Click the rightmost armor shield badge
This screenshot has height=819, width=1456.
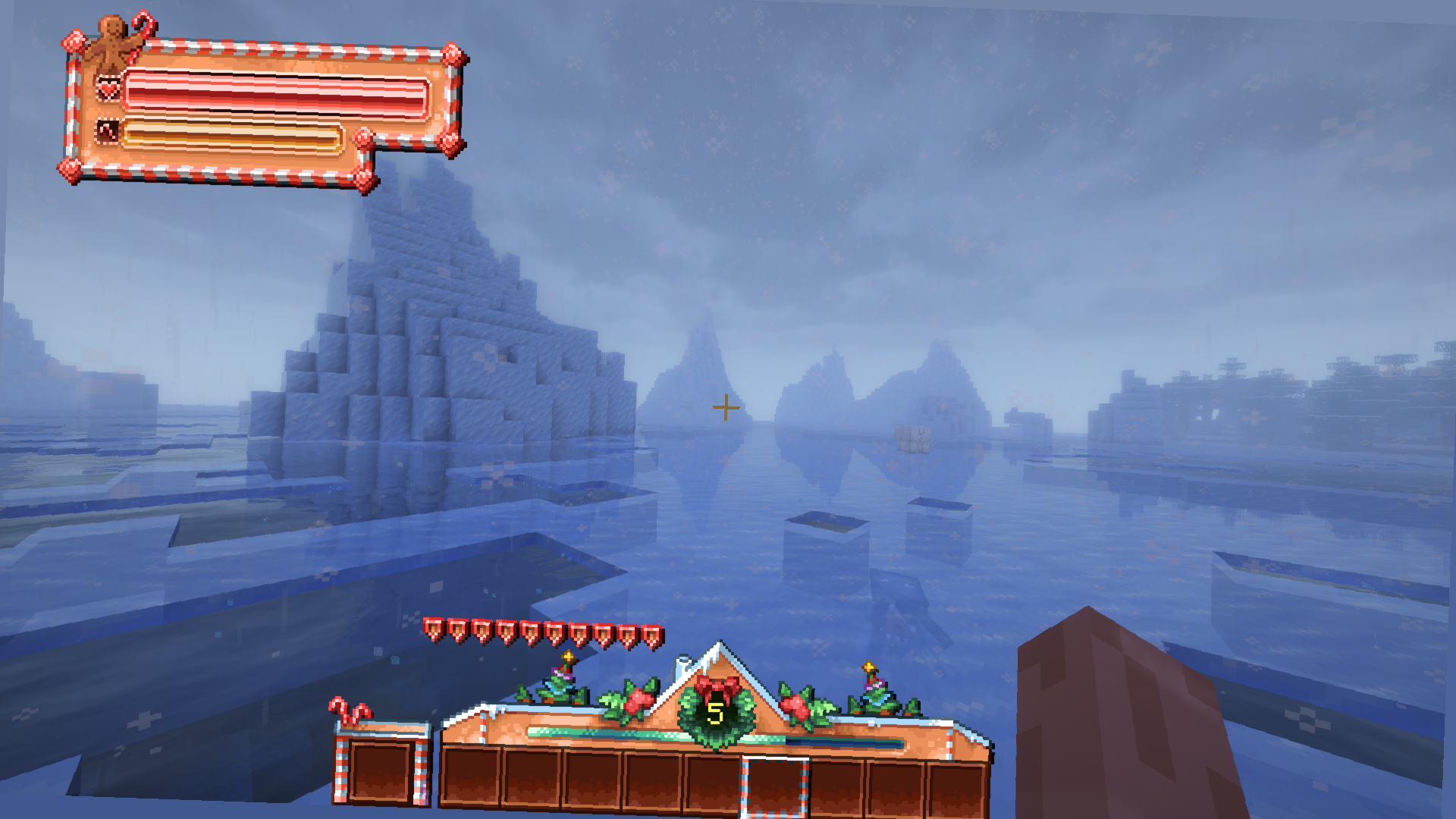[x=651, y=635]
